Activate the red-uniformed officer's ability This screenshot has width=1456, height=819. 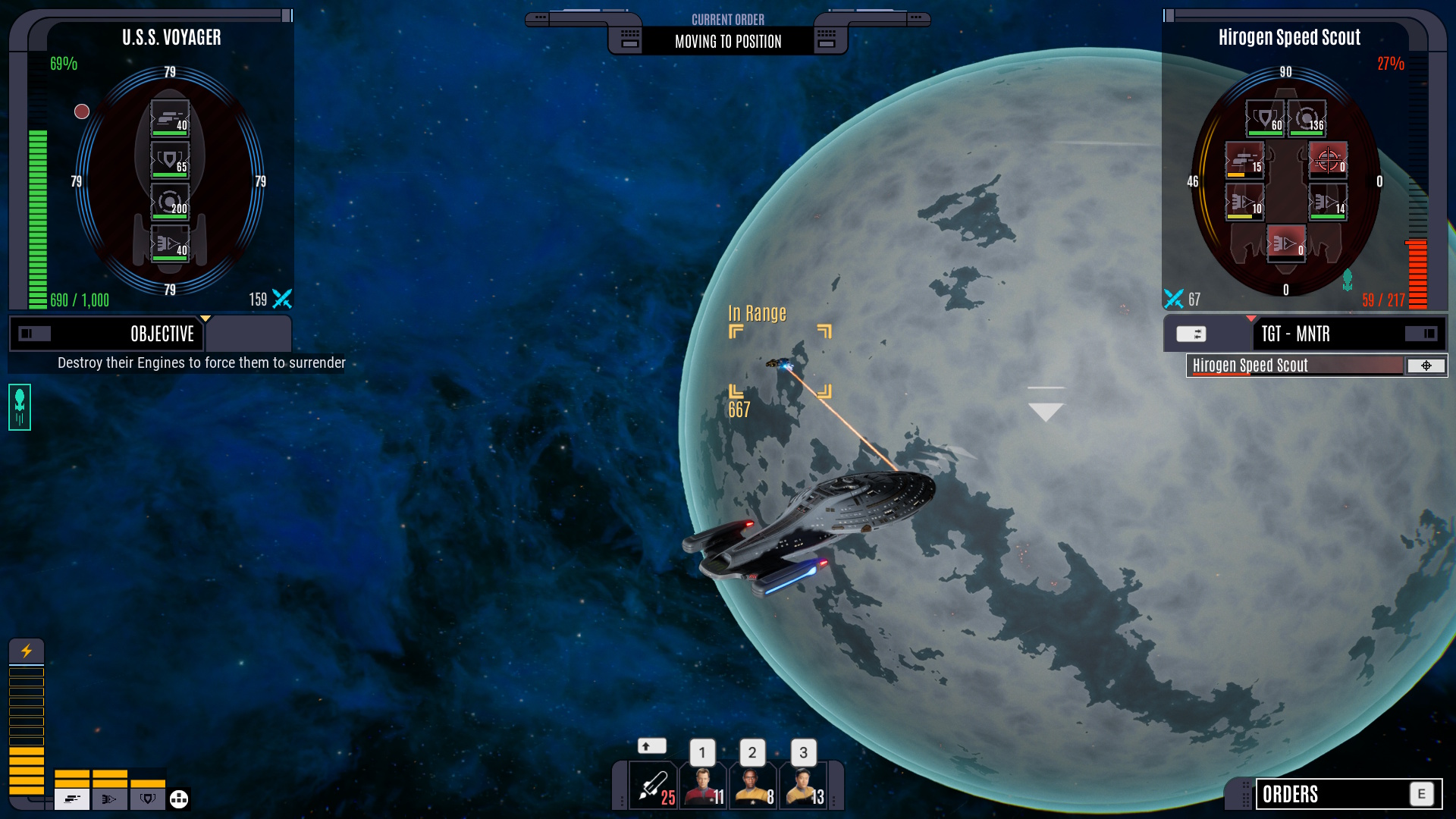click(x=703, y=786)
